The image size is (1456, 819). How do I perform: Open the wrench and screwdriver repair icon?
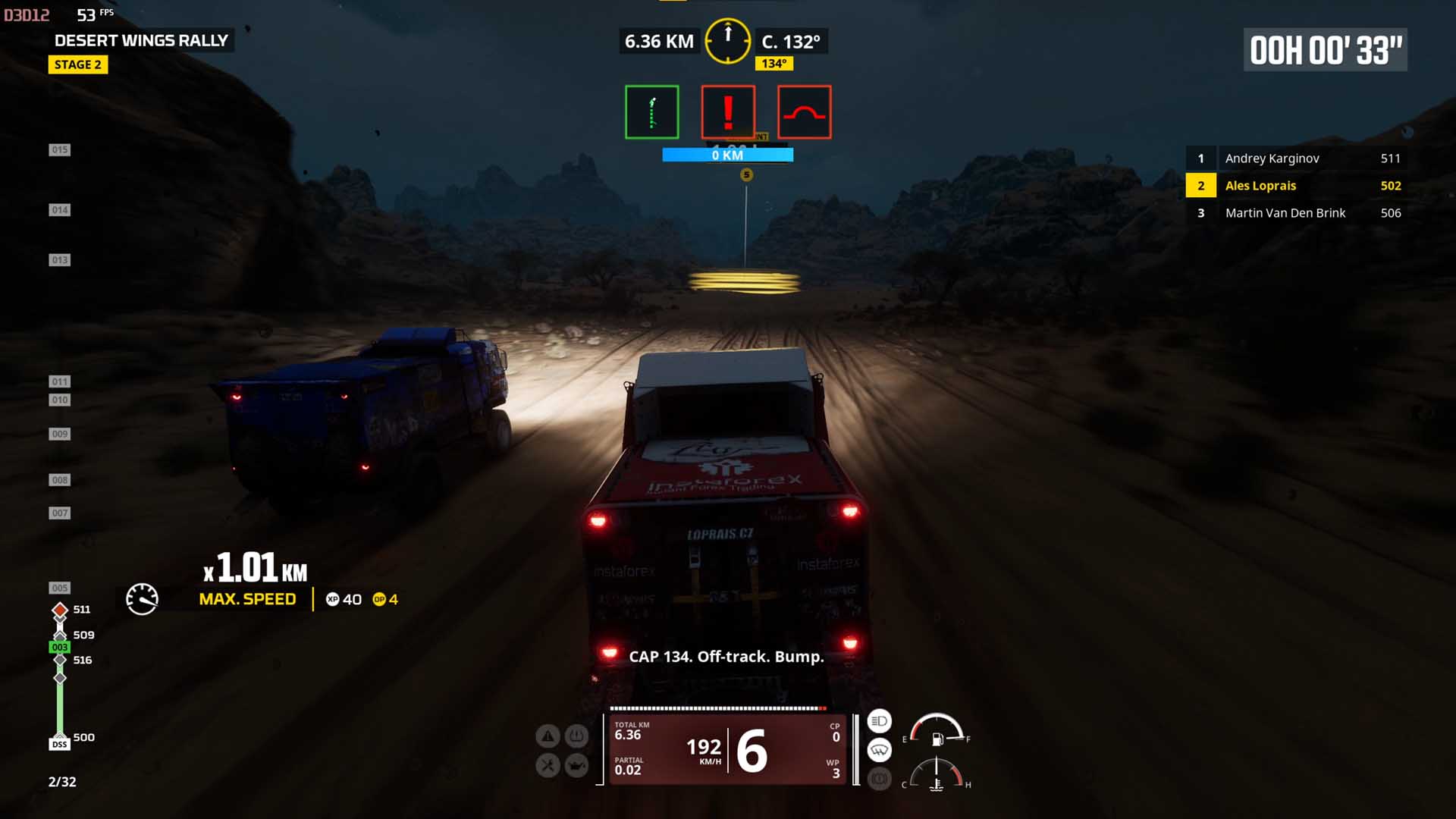coord(548,765)
